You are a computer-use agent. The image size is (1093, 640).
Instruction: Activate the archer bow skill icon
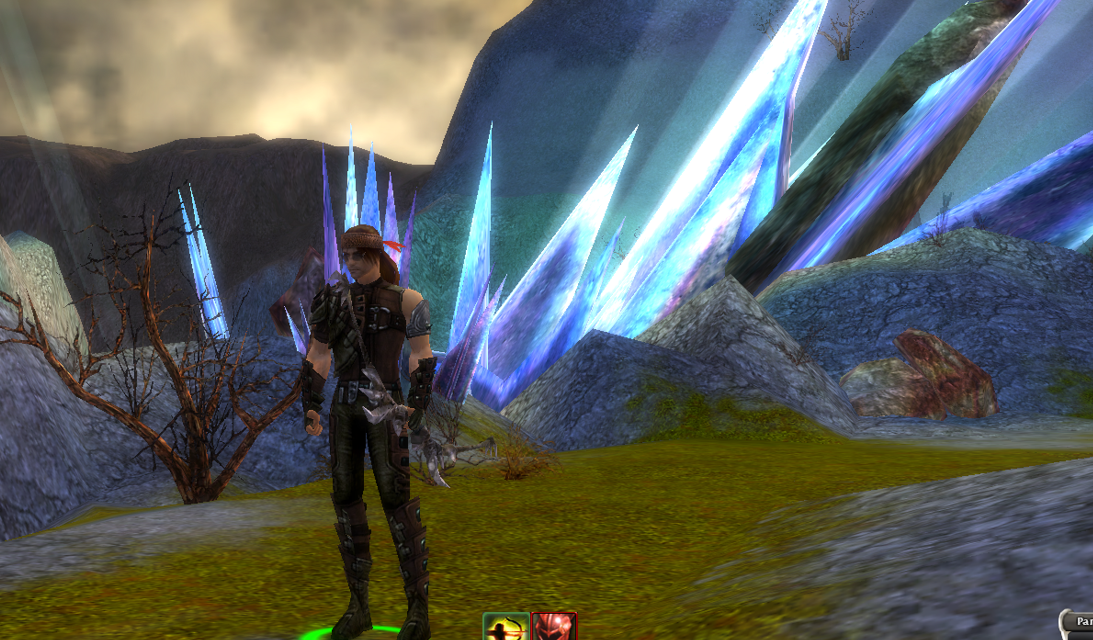coord(506,627)
